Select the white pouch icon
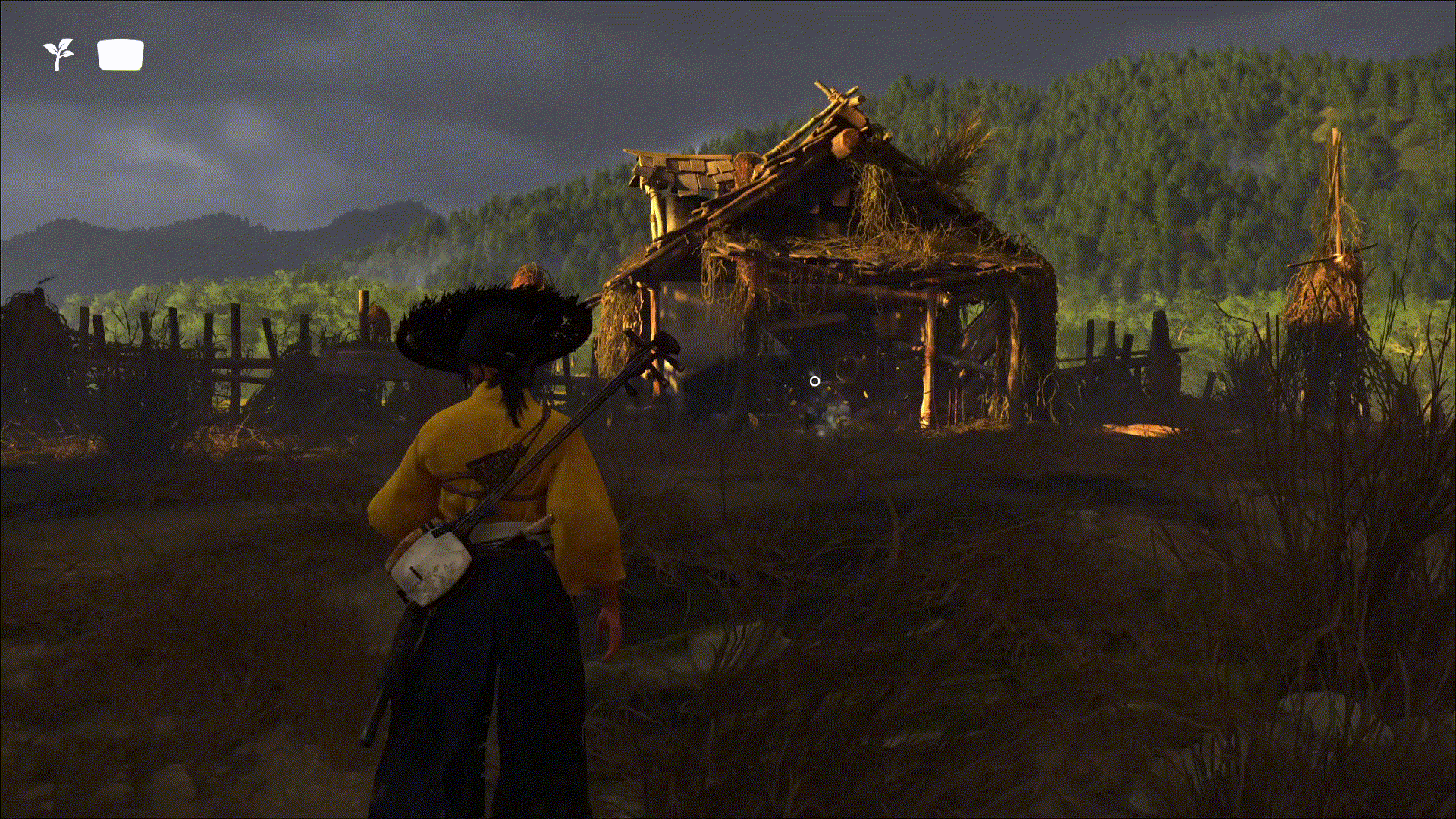 pos(121,55)
